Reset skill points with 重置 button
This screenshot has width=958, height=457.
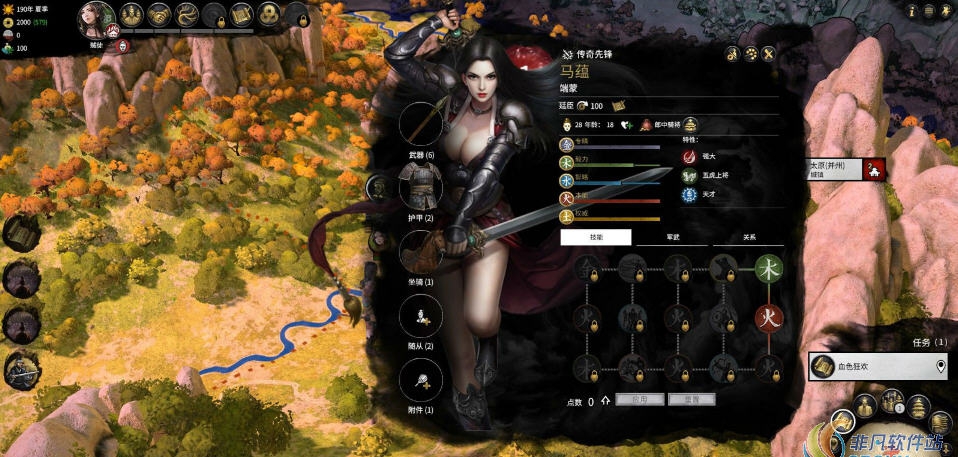690,399
